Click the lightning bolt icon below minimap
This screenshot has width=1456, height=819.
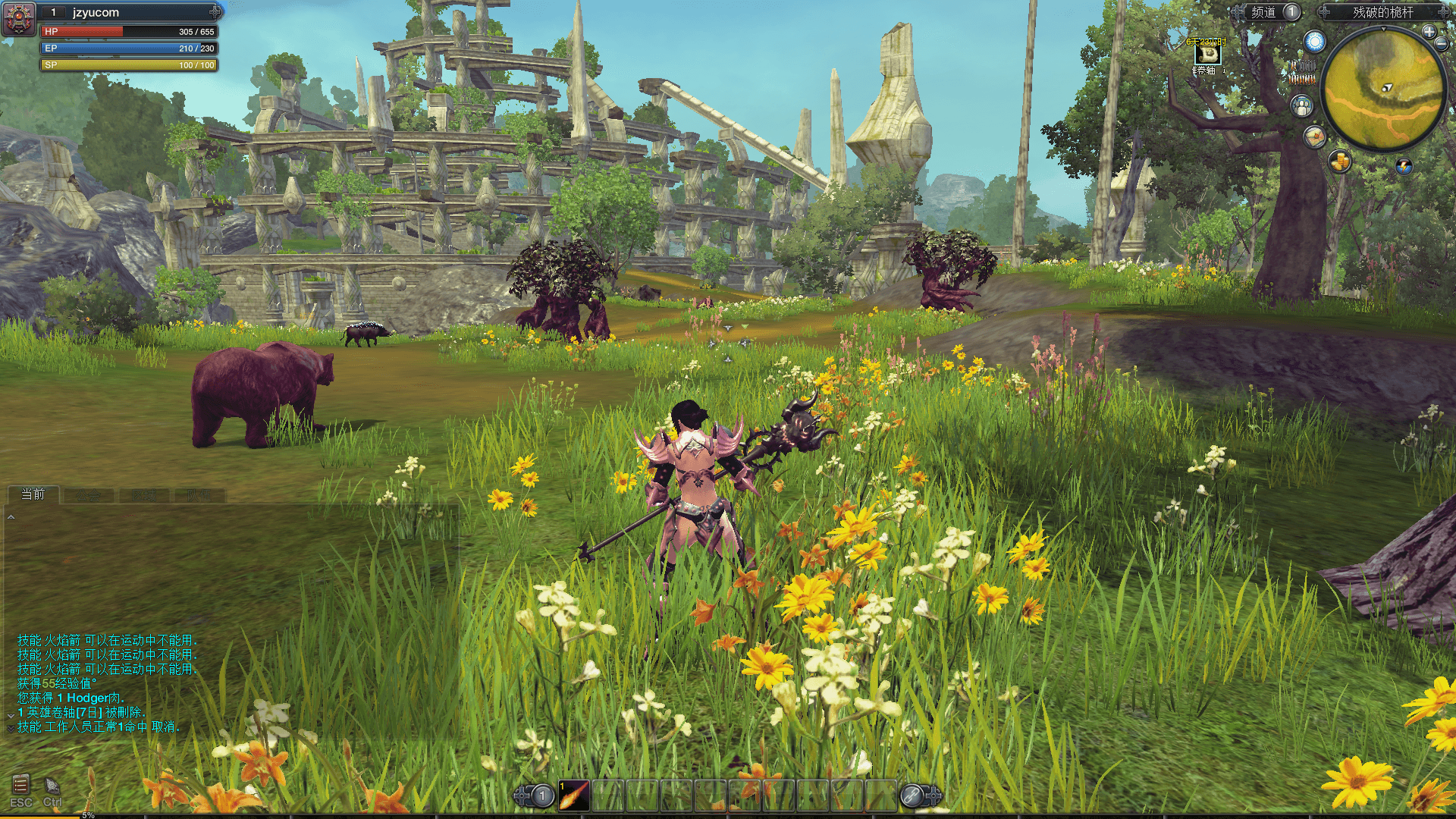[x=1404, y=166]
